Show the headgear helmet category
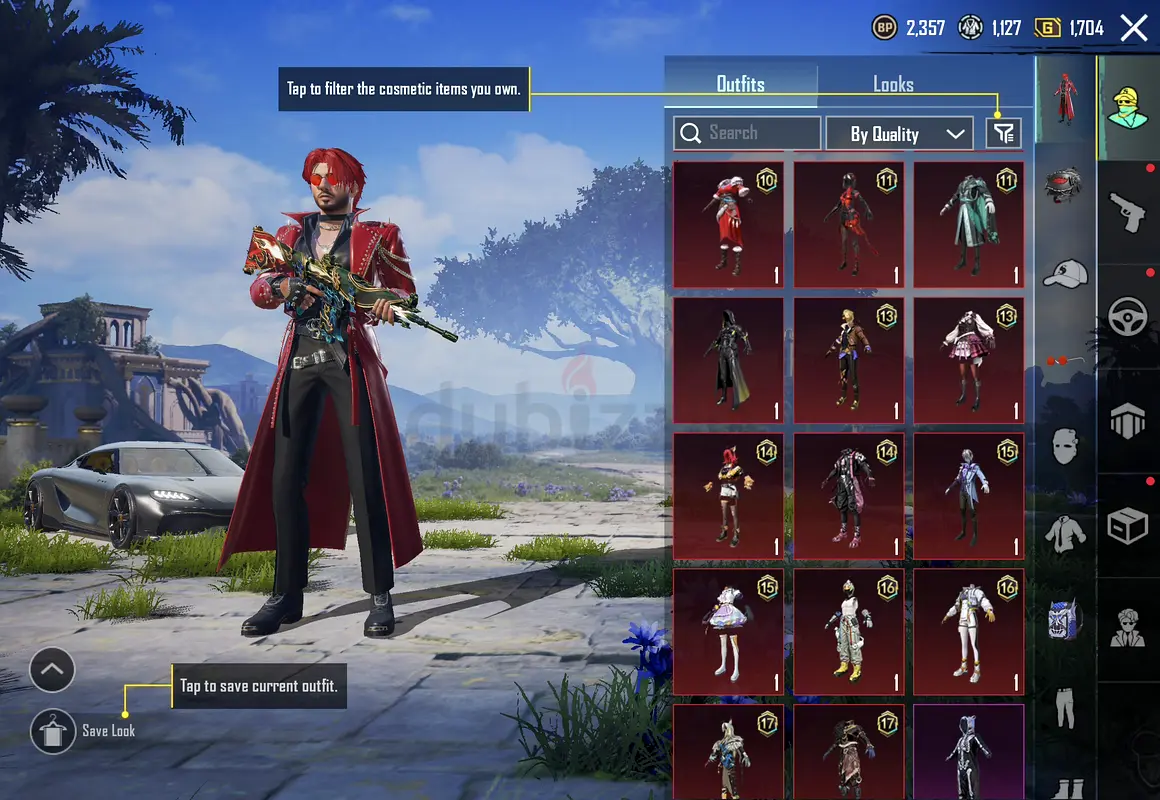The width and height of the screenshot is (1160, 800). point(1065,186)
